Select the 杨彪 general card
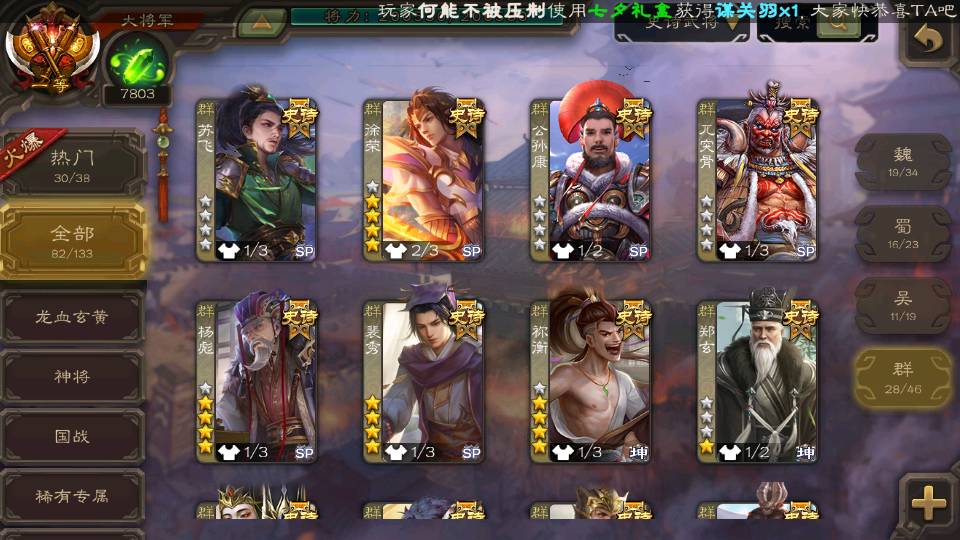This screenshot has width=960, height=540. [256, 380]
